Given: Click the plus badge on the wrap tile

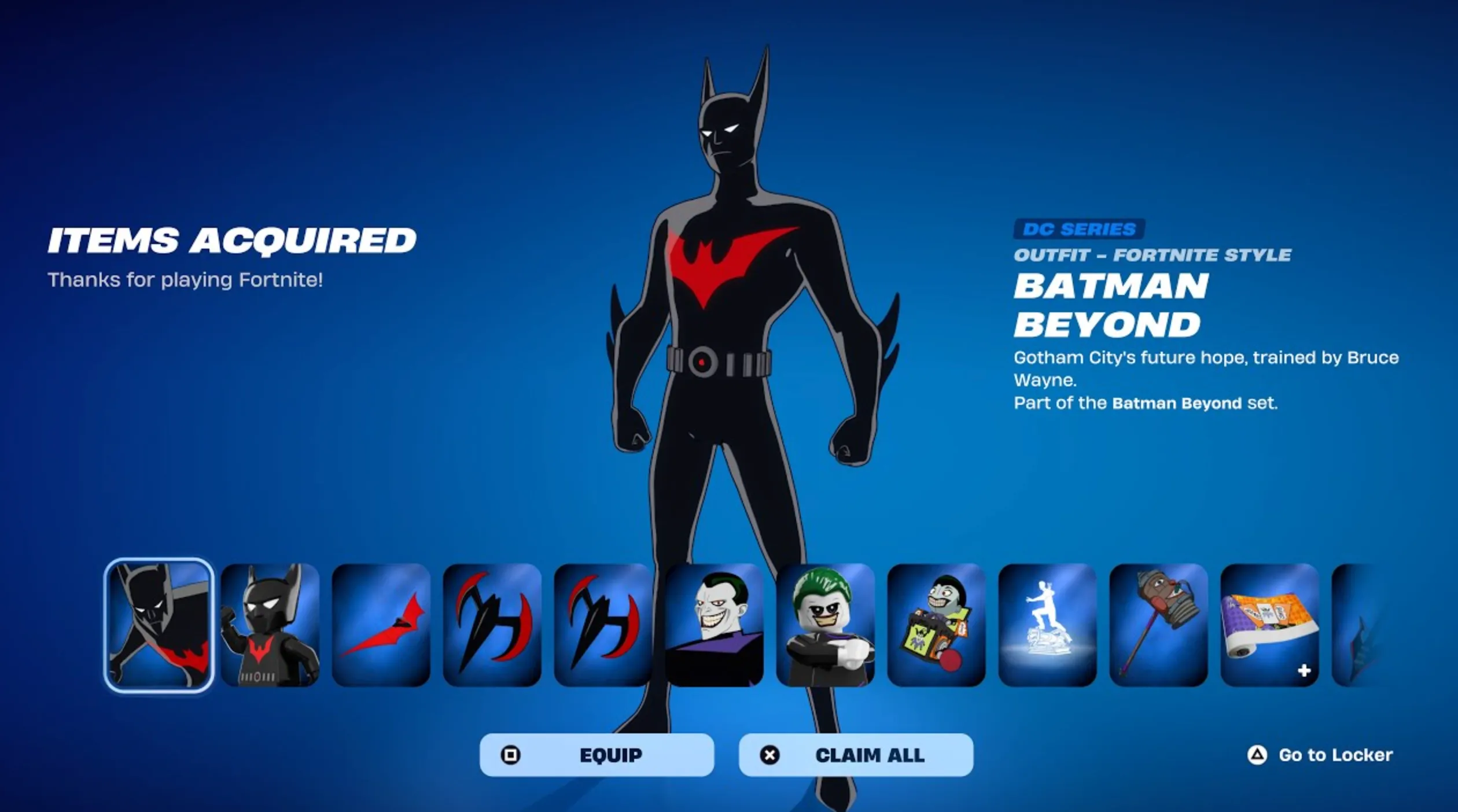Looking at the screenshot, I should coord(1304,671).
